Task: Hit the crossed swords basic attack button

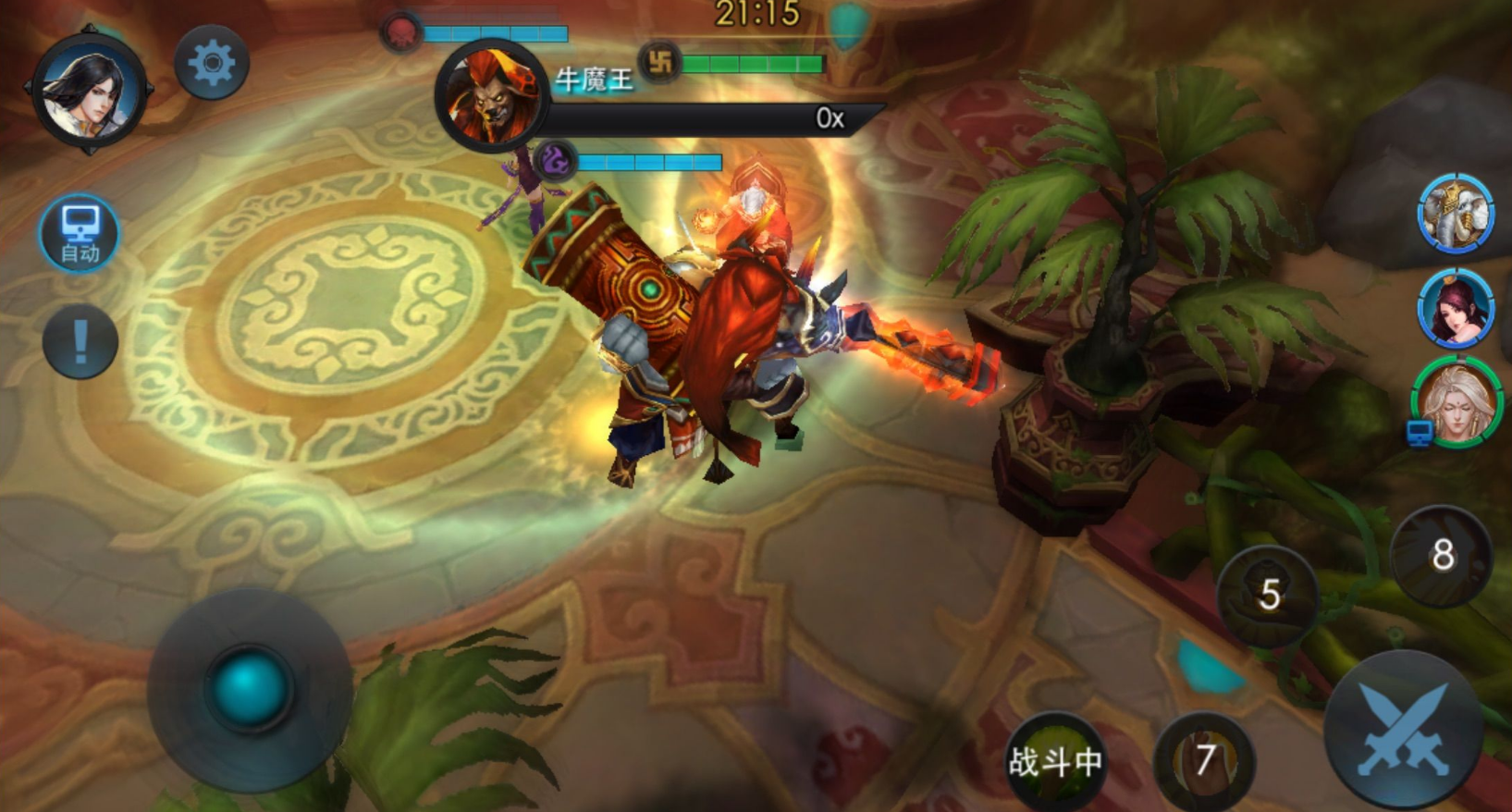Action: 1403,730
